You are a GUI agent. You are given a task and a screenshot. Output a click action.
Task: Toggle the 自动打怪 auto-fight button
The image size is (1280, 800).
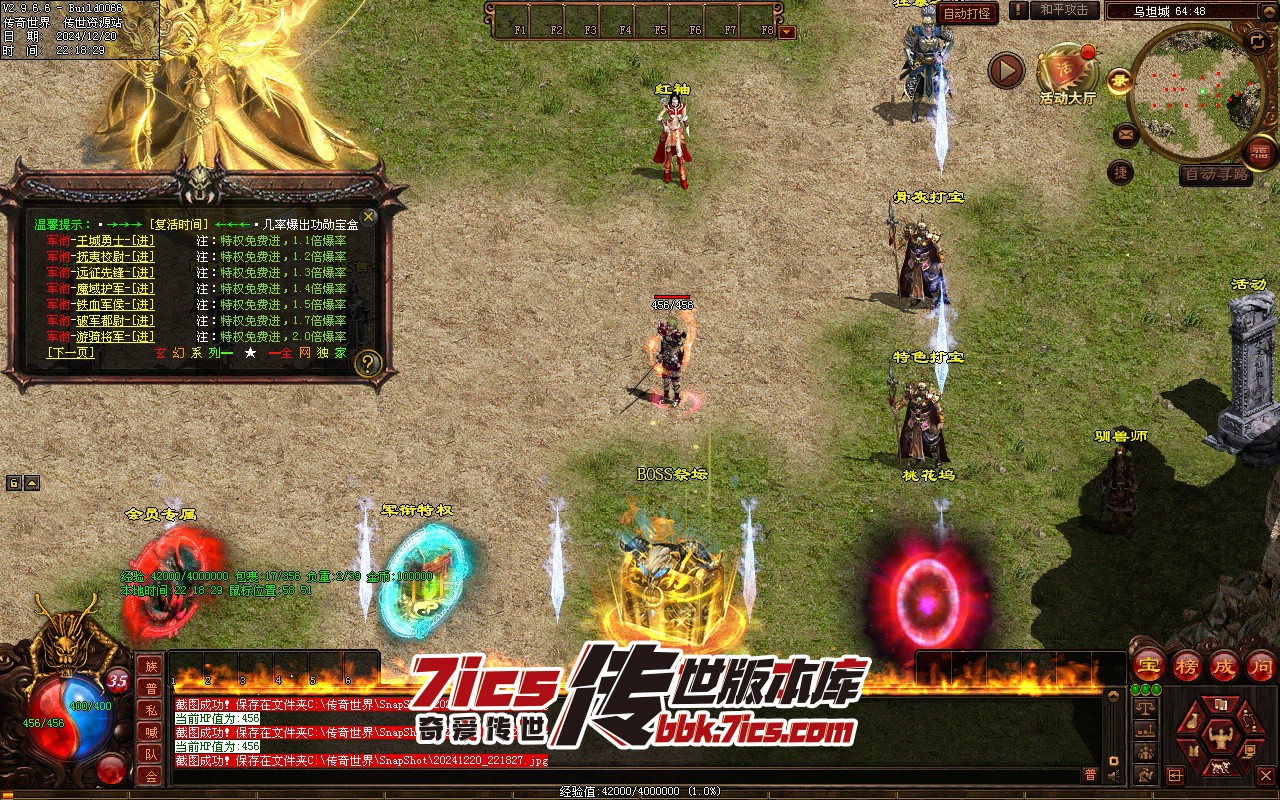[x=968, y=13]
